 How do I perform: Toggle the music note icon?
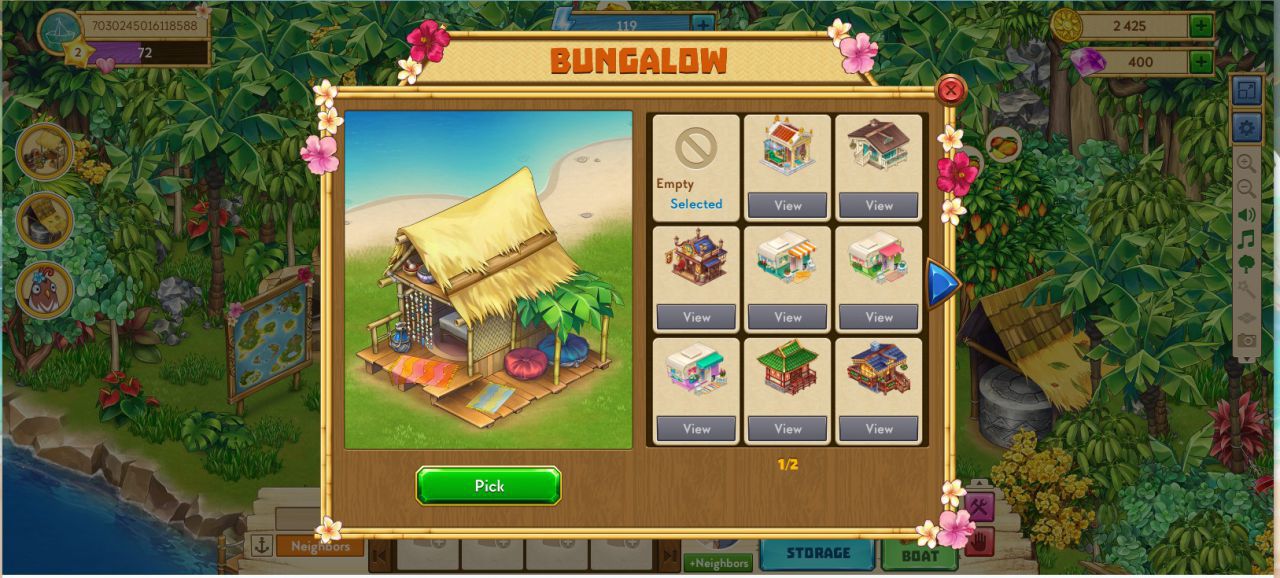click(x=1246, y=240)
